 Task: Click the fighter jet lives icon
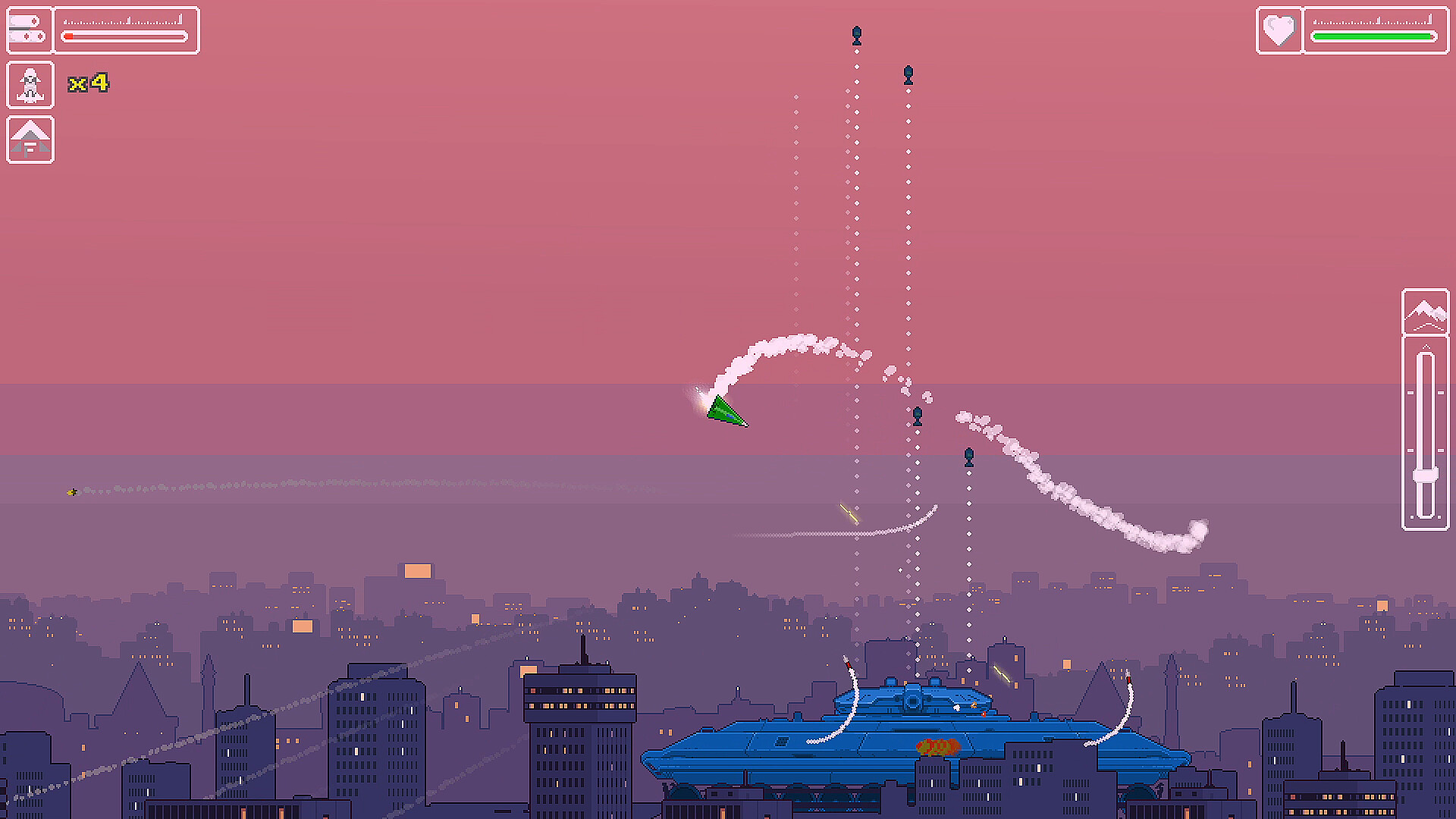[x=29, y=84]
